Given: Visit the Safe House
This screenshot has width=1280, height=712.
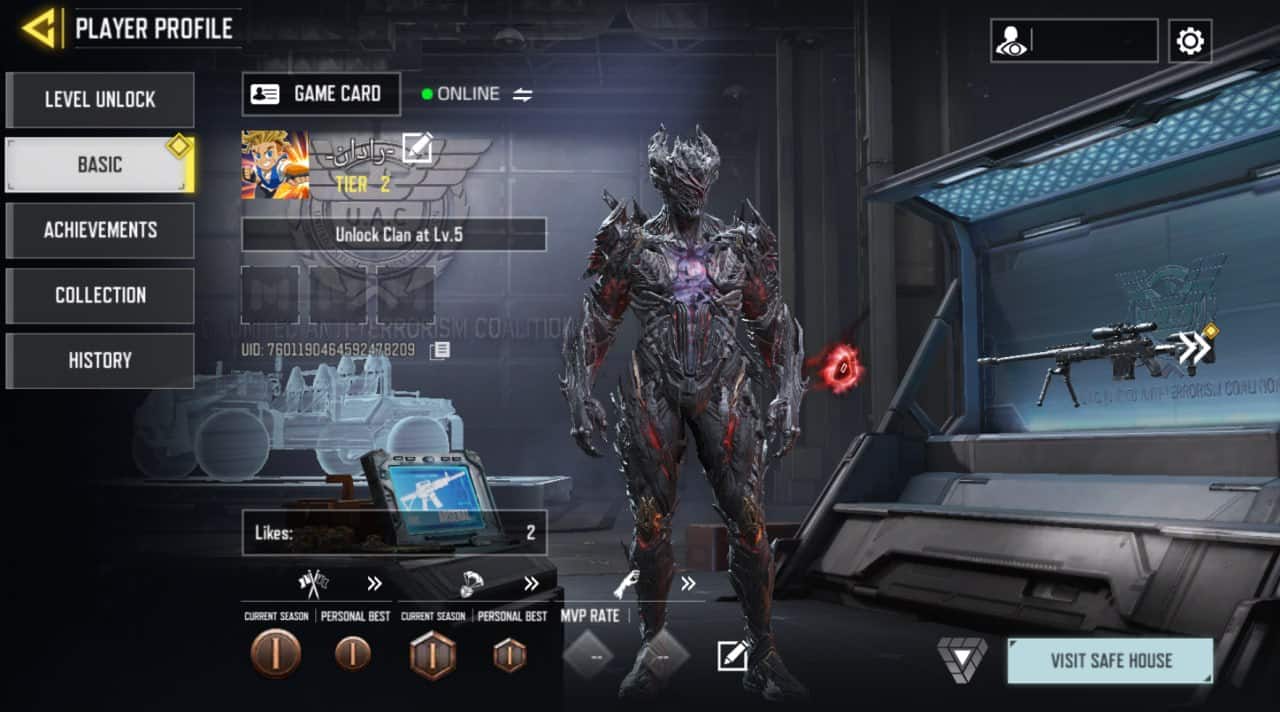Looking at the screenshot, I should [1110, 661].
